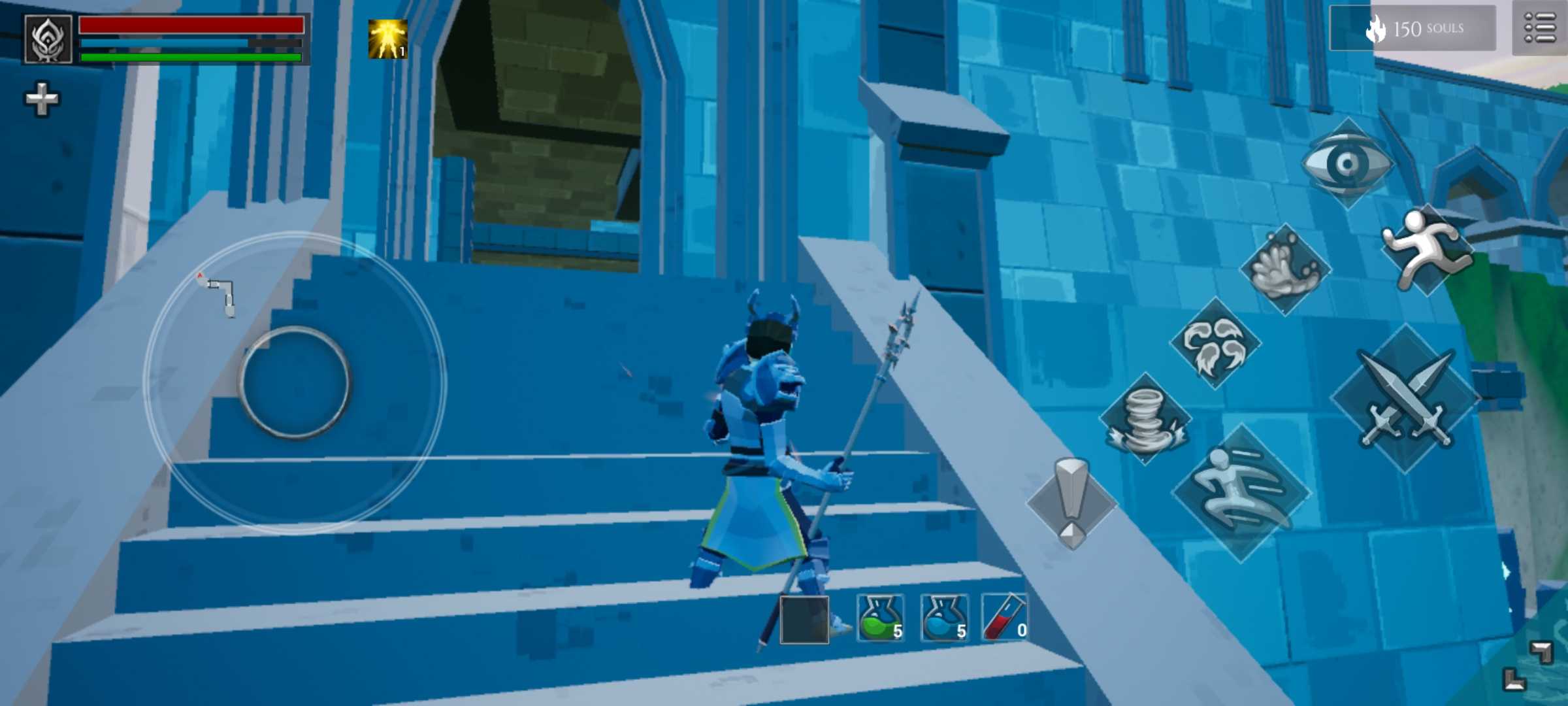This screenshot has width=1568, height=706.
Task: Tap the virtual joystick knob
Action: tap(295, 382)
